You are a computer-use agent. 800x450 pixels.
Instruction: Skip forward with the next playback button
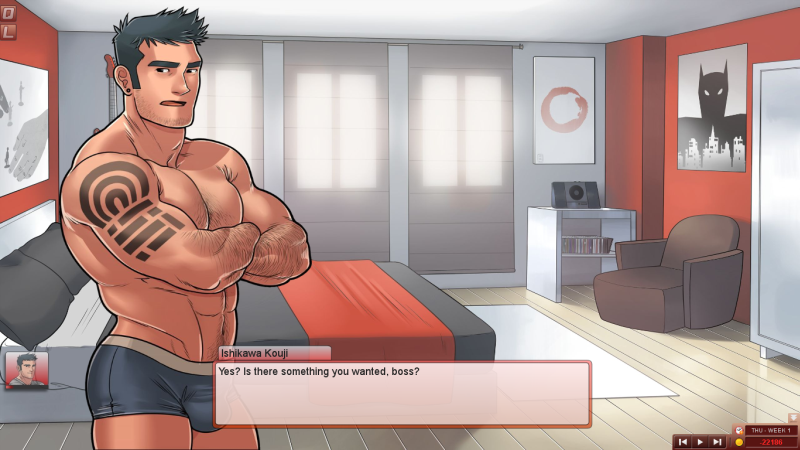717,441
